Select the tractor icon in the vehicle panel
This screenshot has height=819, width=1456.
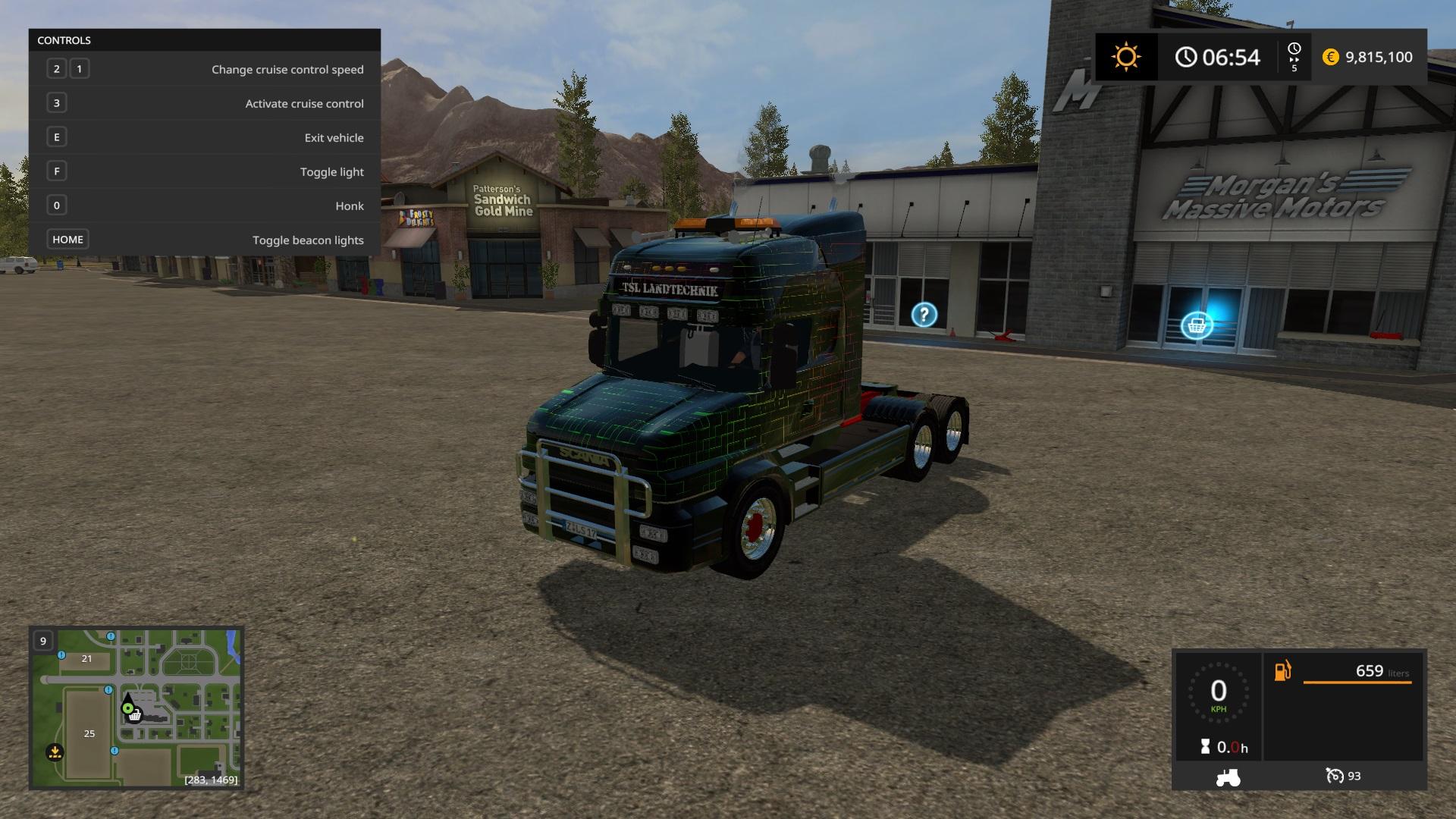click(x=1228, y=777)
